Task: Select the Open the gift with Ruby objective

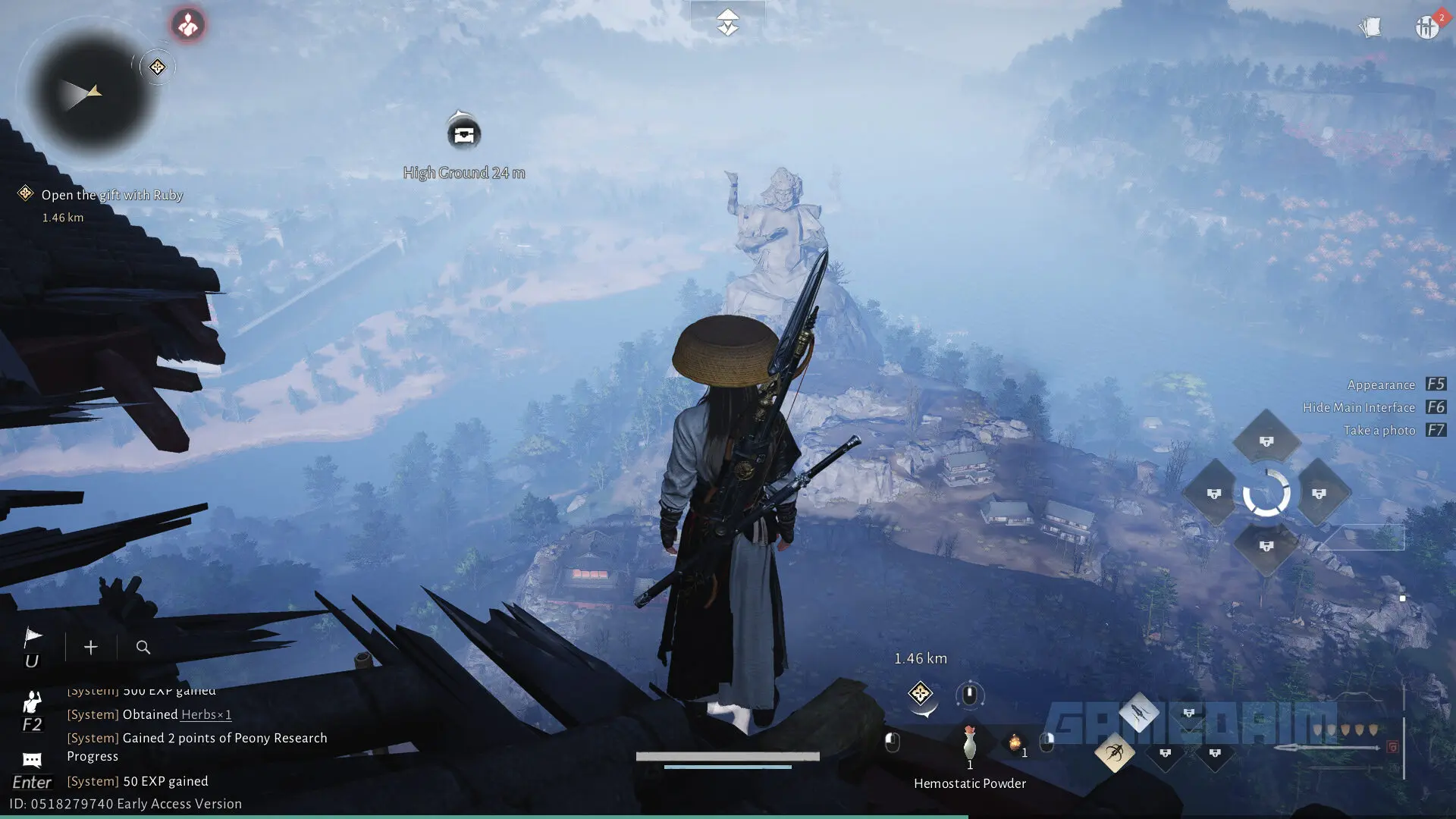Action: [112, 195]
